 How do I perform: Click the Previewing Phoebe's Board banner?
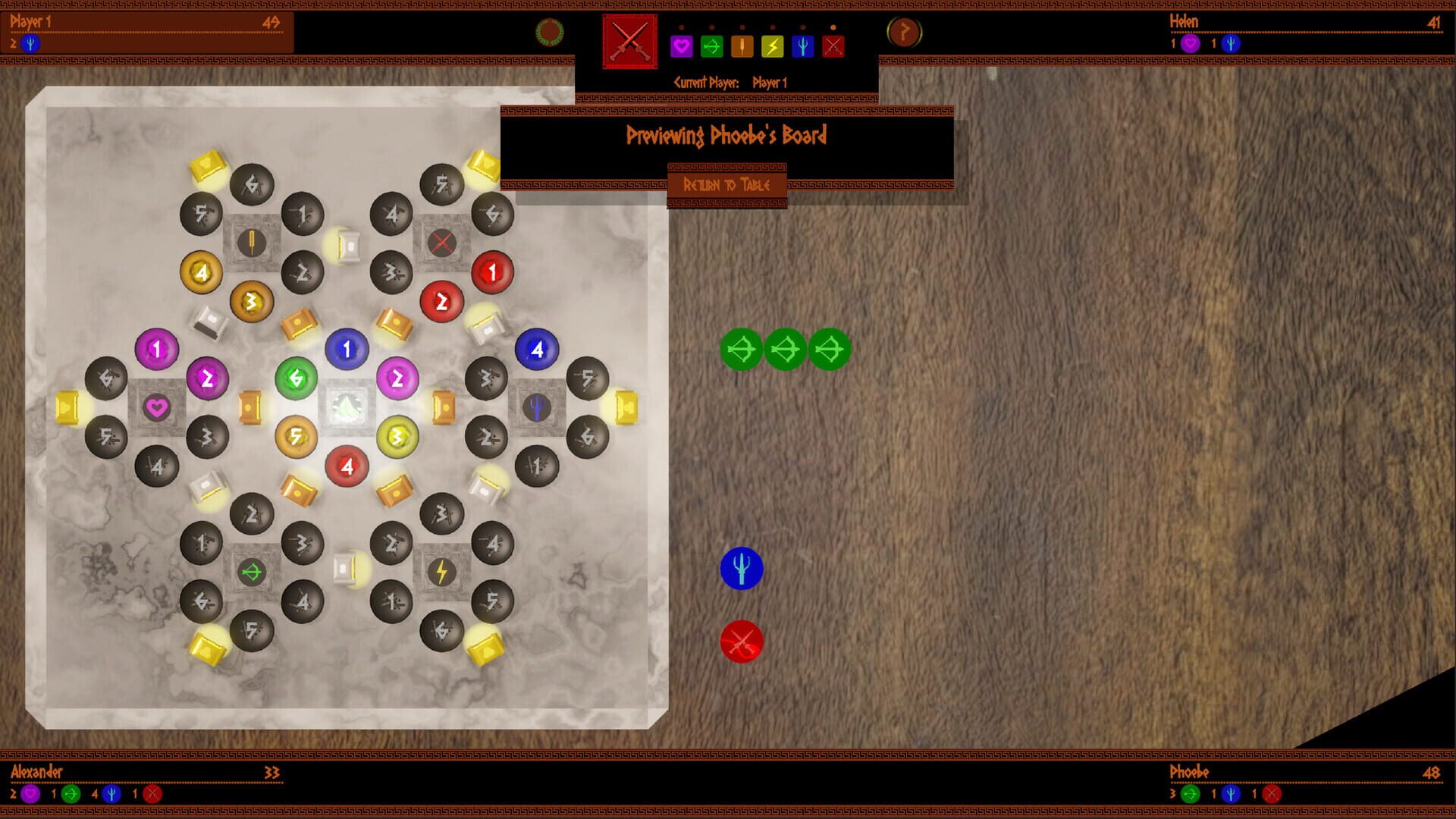(727, 136)
